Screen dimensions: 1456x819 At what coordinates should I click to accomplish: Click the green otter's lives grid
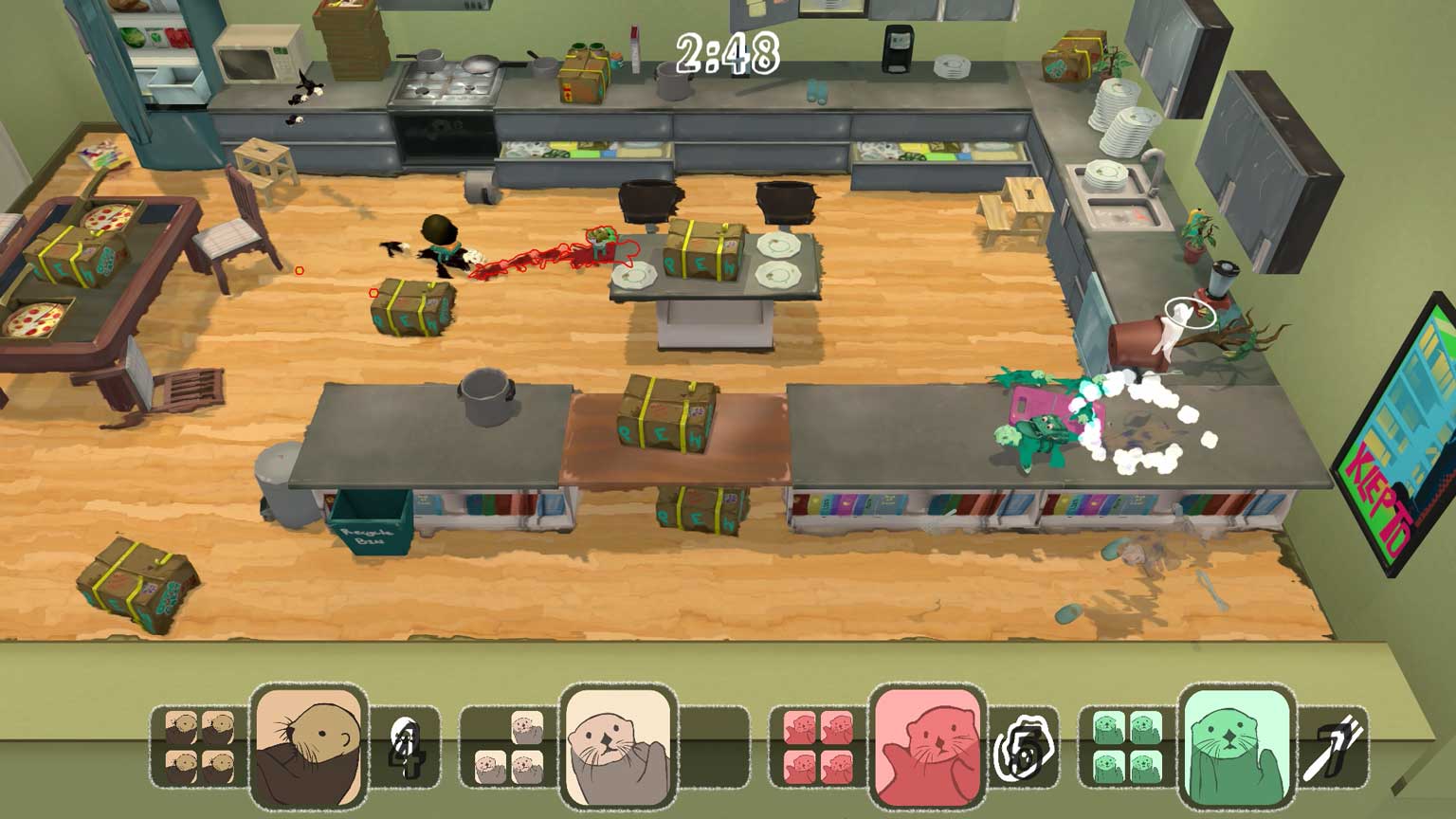coord(1127,747)
